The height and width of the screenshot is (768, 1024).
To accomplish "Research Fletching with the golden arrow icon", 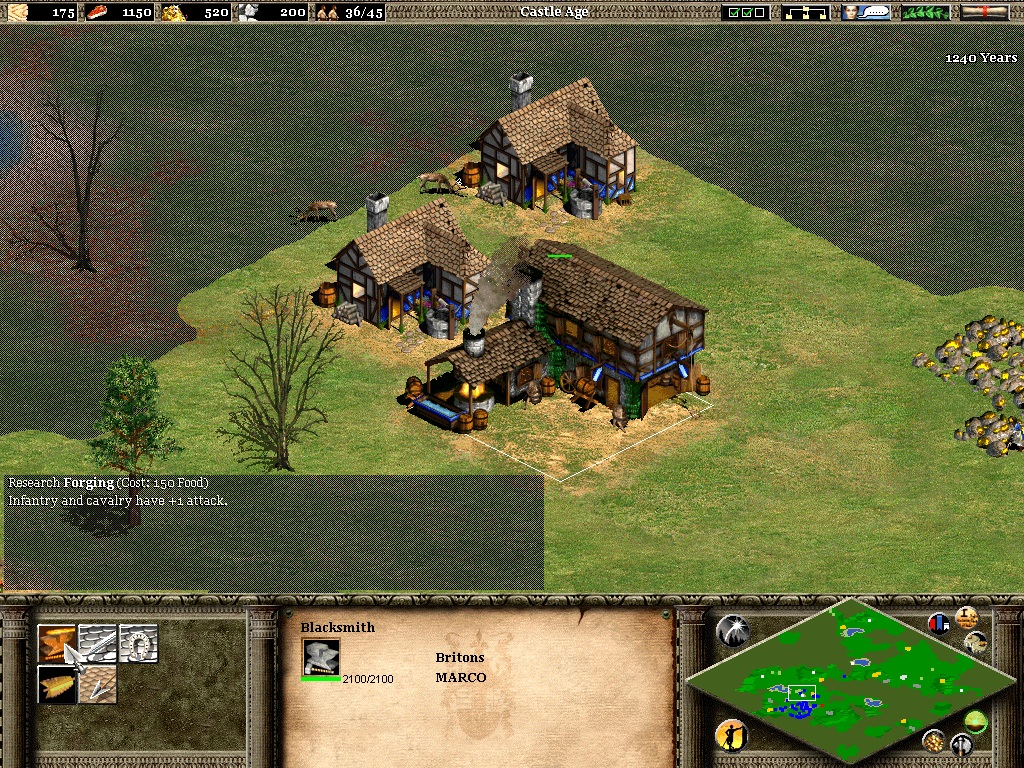I will tap(57, 684).
